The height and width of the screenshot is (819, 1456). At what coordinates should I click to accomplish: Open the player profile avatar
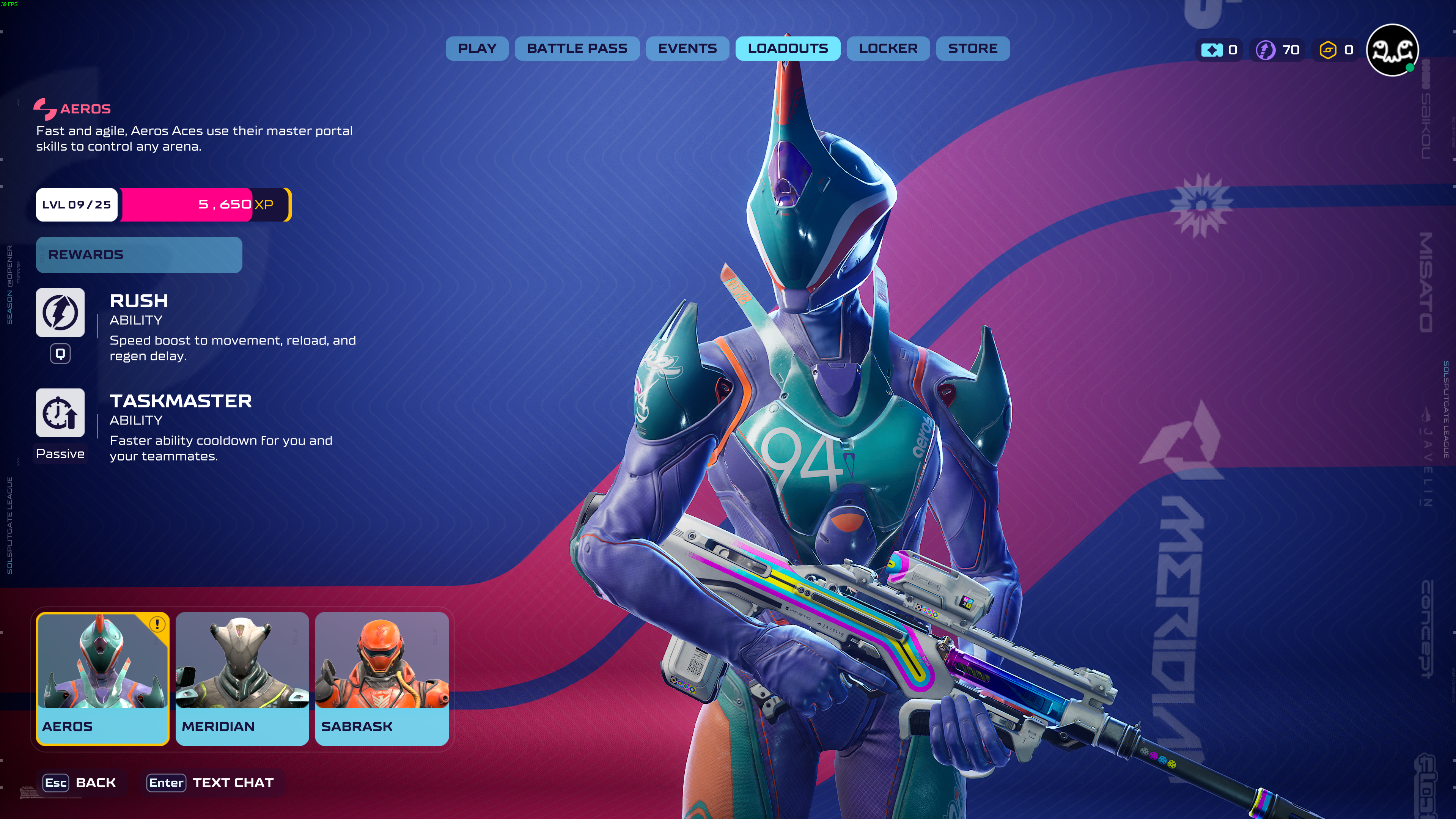[1392, 50]
